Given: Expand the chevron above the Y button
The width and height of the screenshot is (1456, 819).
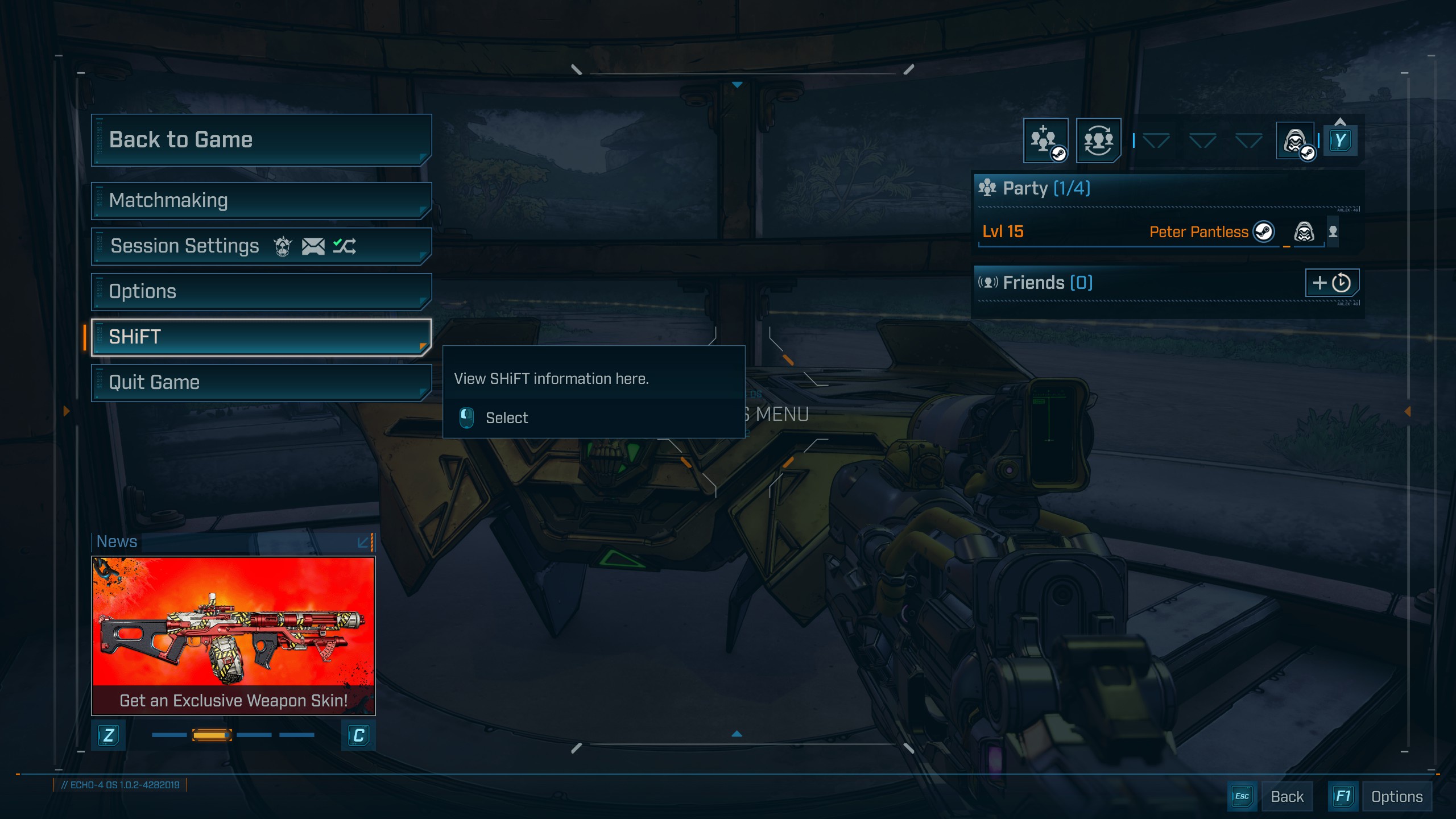Looking at the screenshot, I should pyautogui.click(x=1341, y=121).
